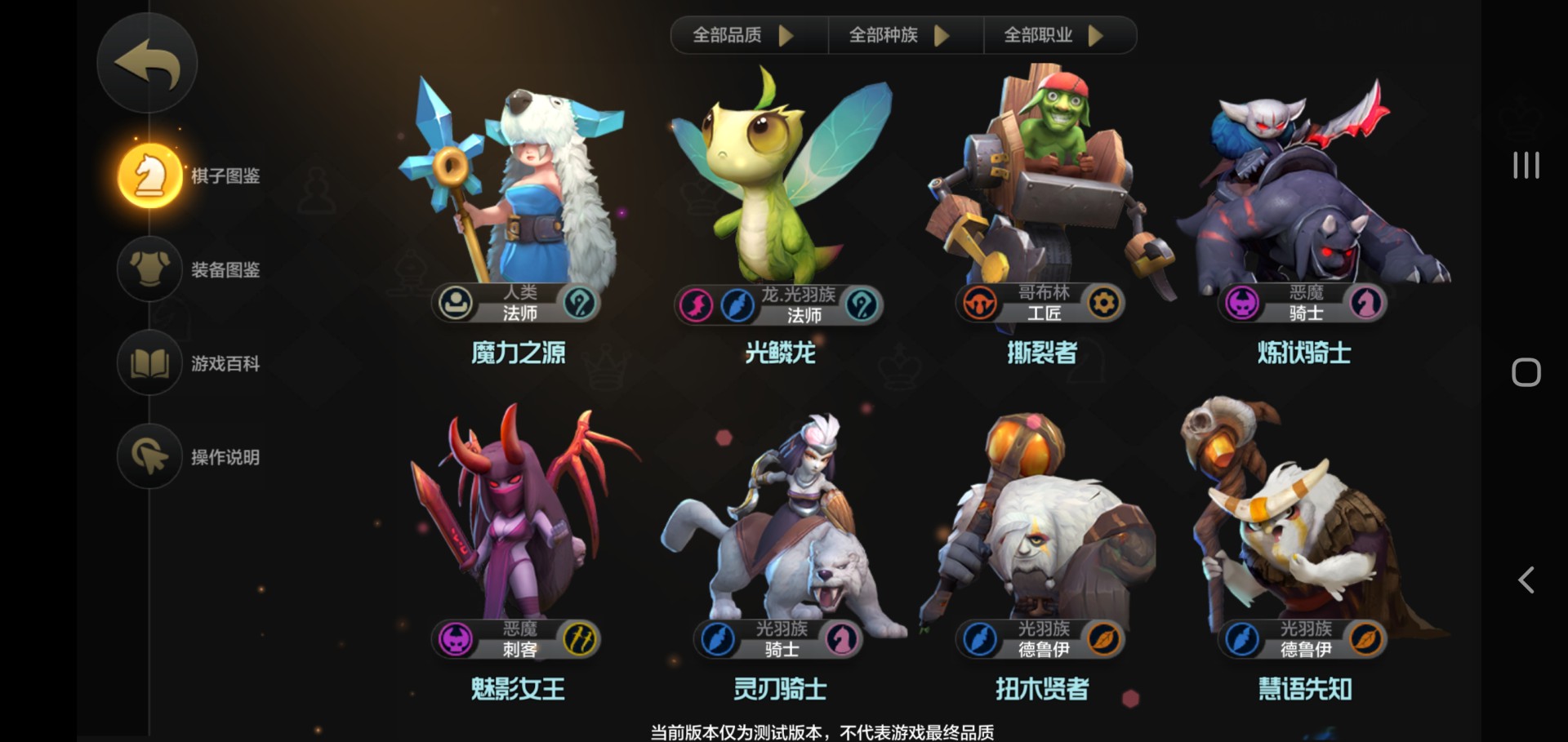The height and width of the screenshot is (742, 1568).
Task: Click the assassin class icon on 魅影女王
Action: 581,642
